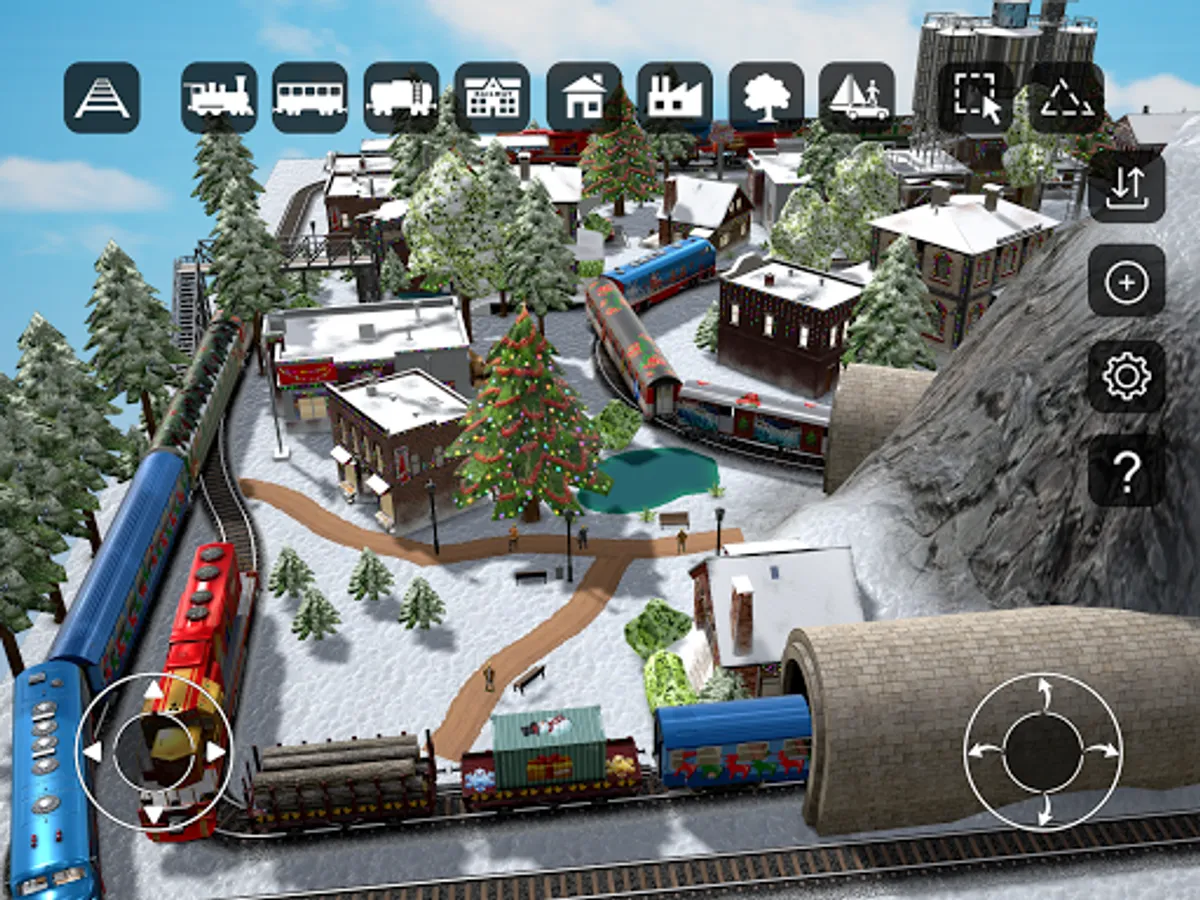Show help with the question mark button

1127,471
